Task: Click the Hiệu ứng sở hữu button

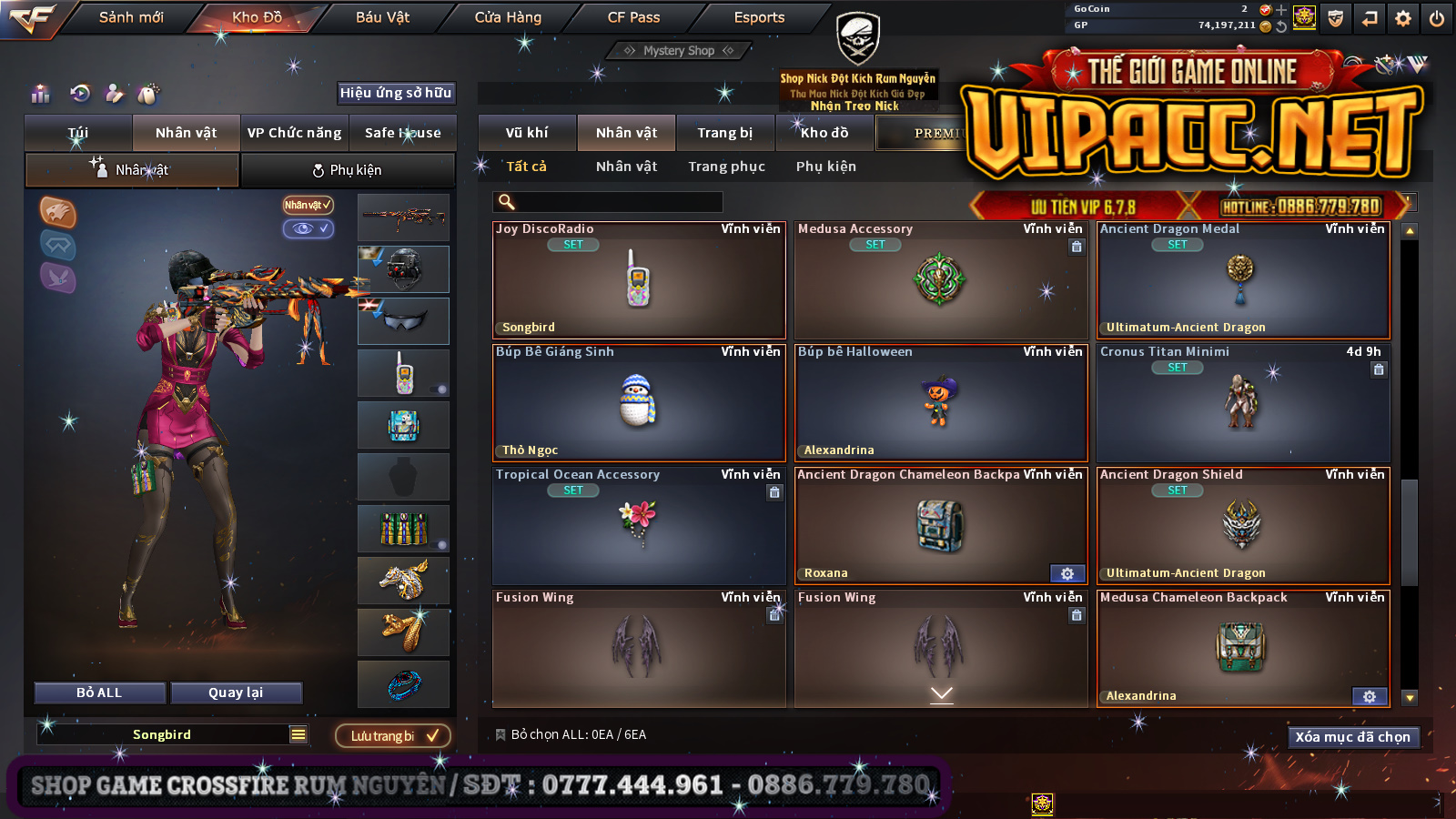Action: coord(396,93)
